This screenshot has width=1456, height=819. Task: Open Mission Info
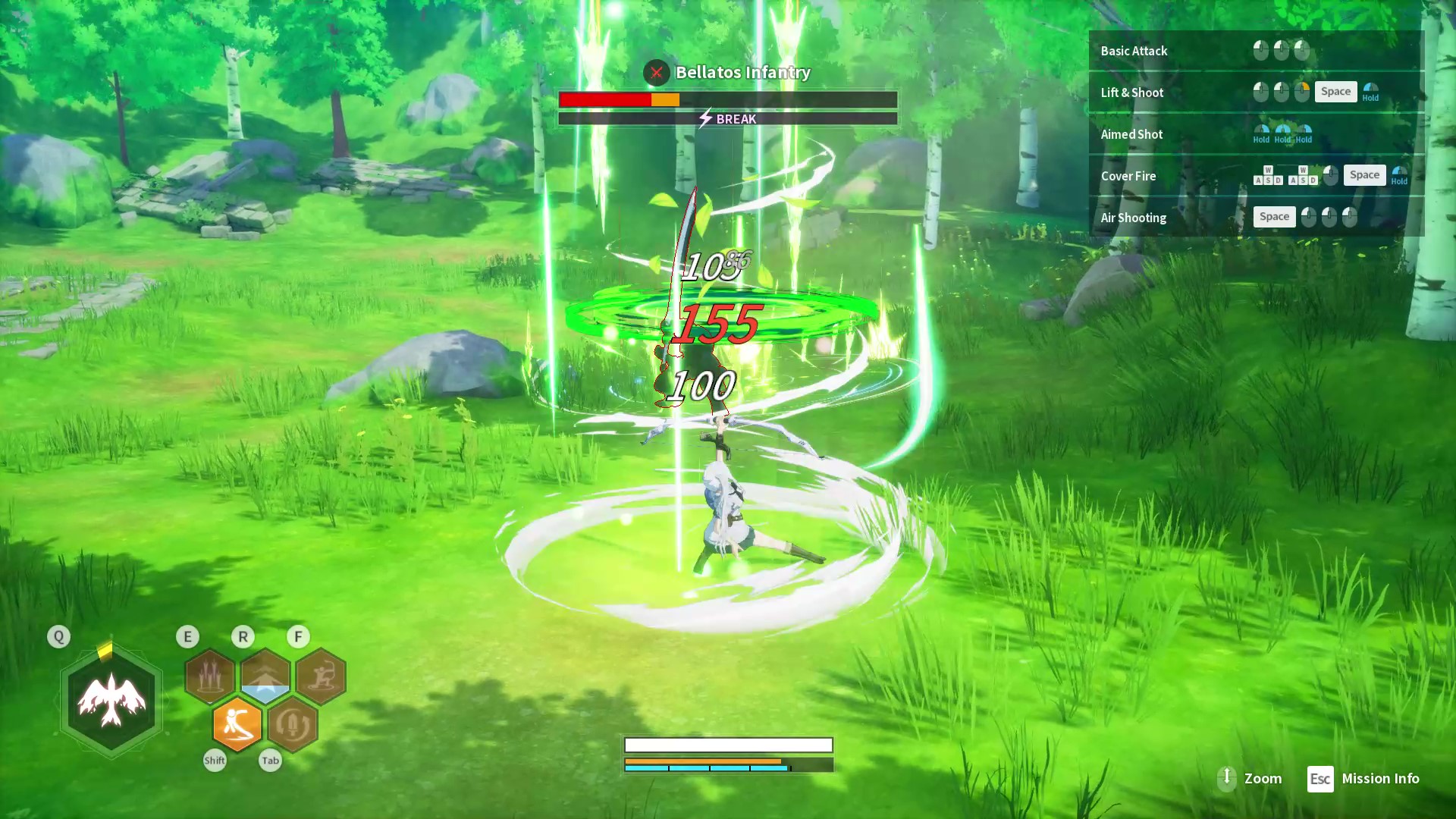click(1363, 779)
